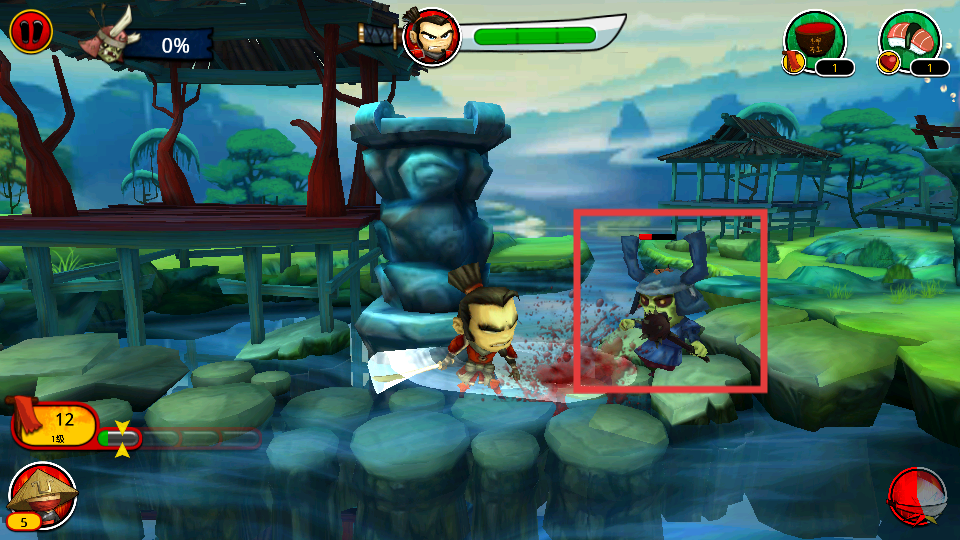Tap the straw hat samurai ally icon
The image size is (960, 540).
pyautogui.click(x=43, y=493)
